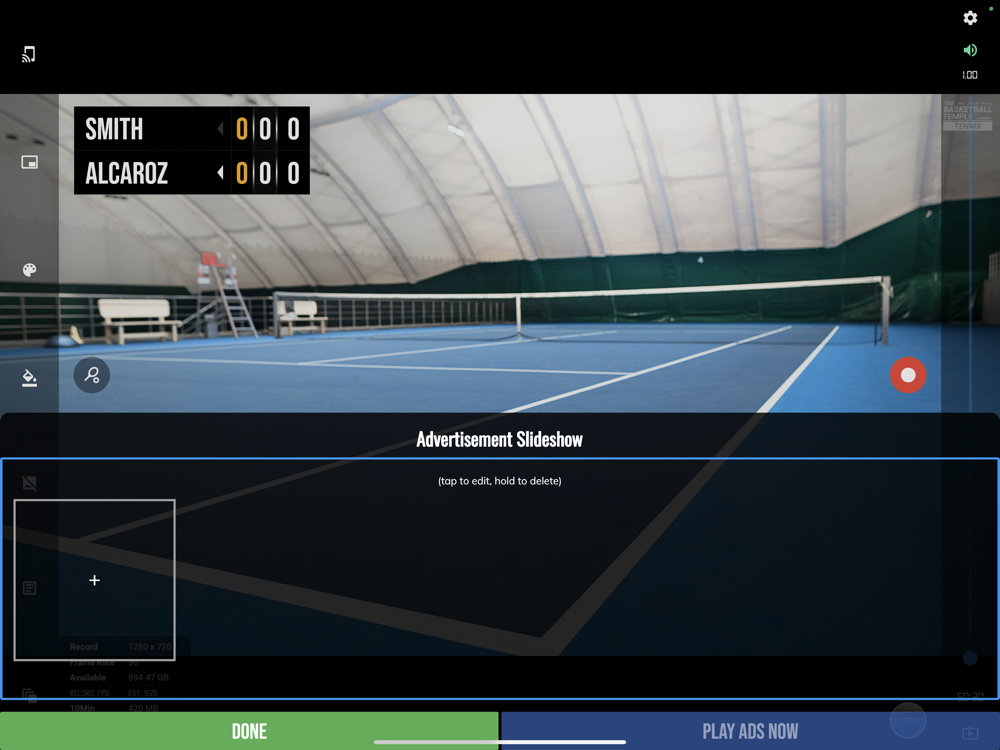Start the slideshow with PLAY ADS NOW
This screenshot has width=1000, height=750.
point(750,731)
